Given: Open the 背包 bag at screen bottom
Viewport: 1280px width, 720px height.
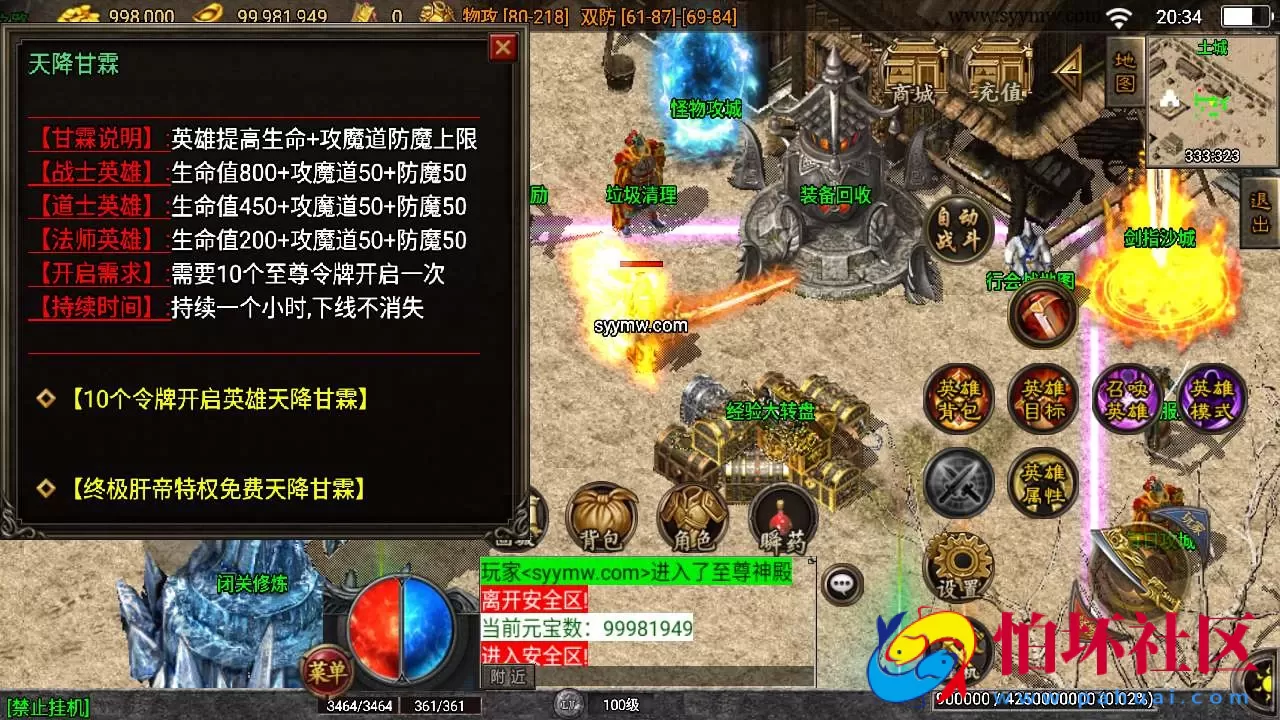Looking at the screenshot, I should 601,516.
